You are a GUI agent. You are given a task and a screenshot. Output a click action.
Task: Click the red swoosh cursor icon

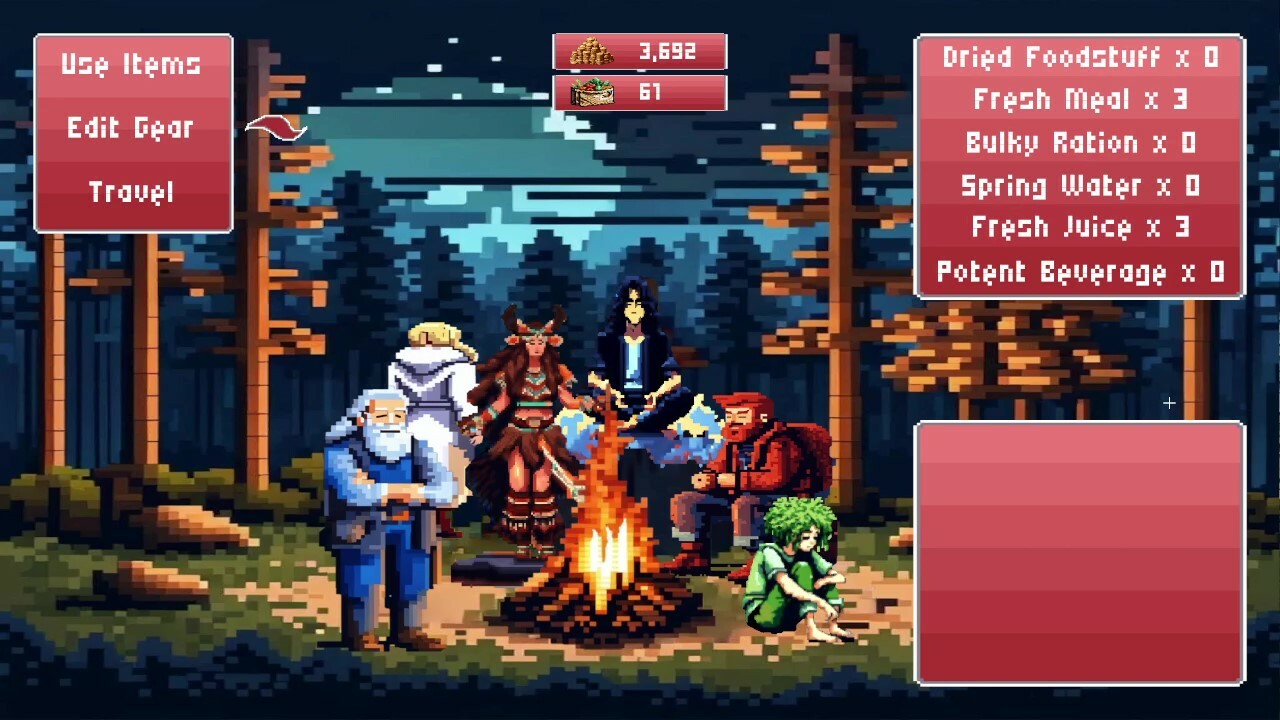coord(274,128)
